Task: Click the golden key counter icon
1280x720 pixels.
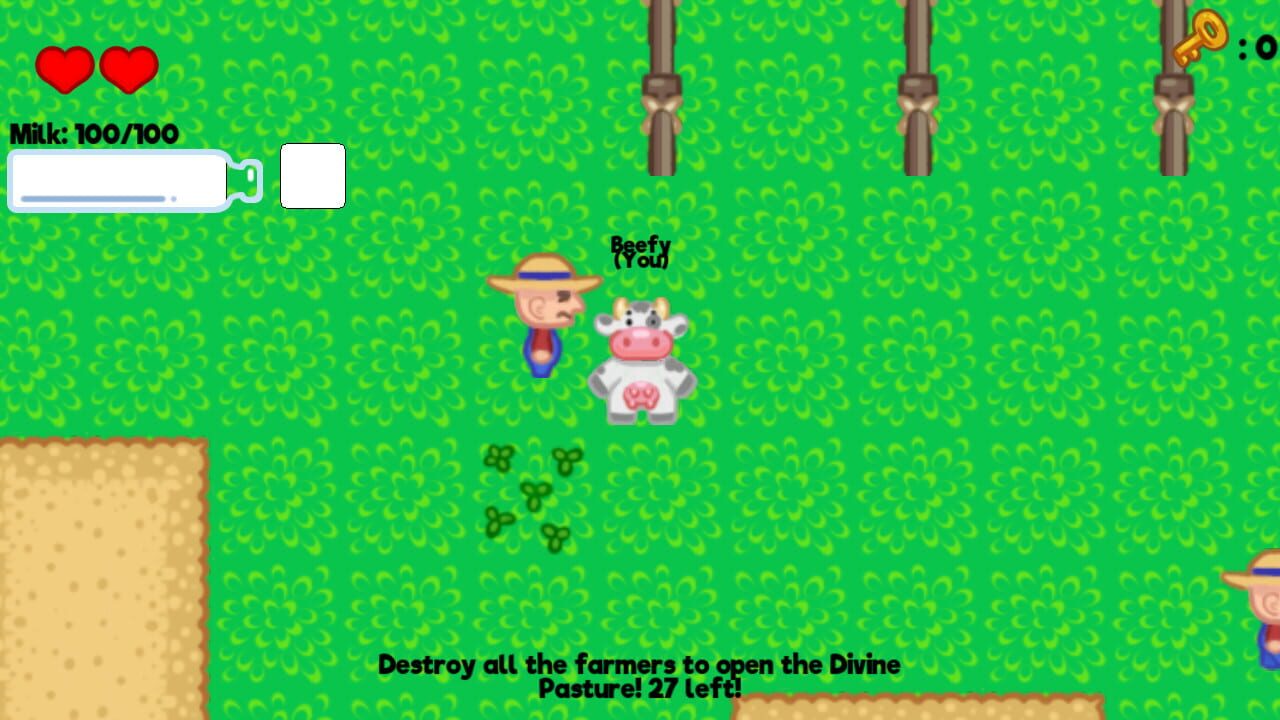Action: point(1200,38)
